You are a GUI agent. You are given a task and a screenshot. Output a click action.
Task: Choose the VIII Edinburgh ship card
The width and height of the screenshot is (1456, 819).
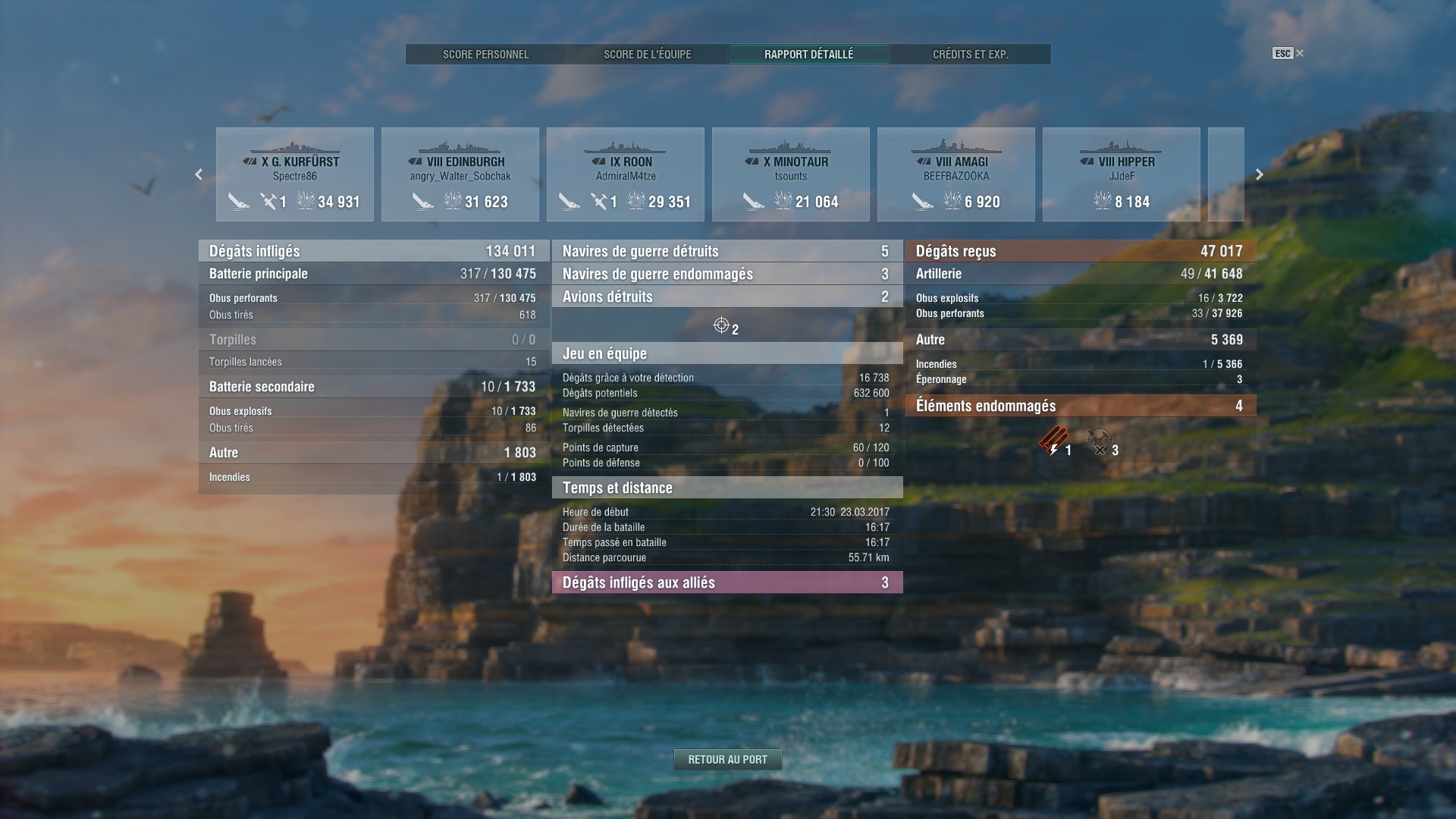tap(460, 174)
